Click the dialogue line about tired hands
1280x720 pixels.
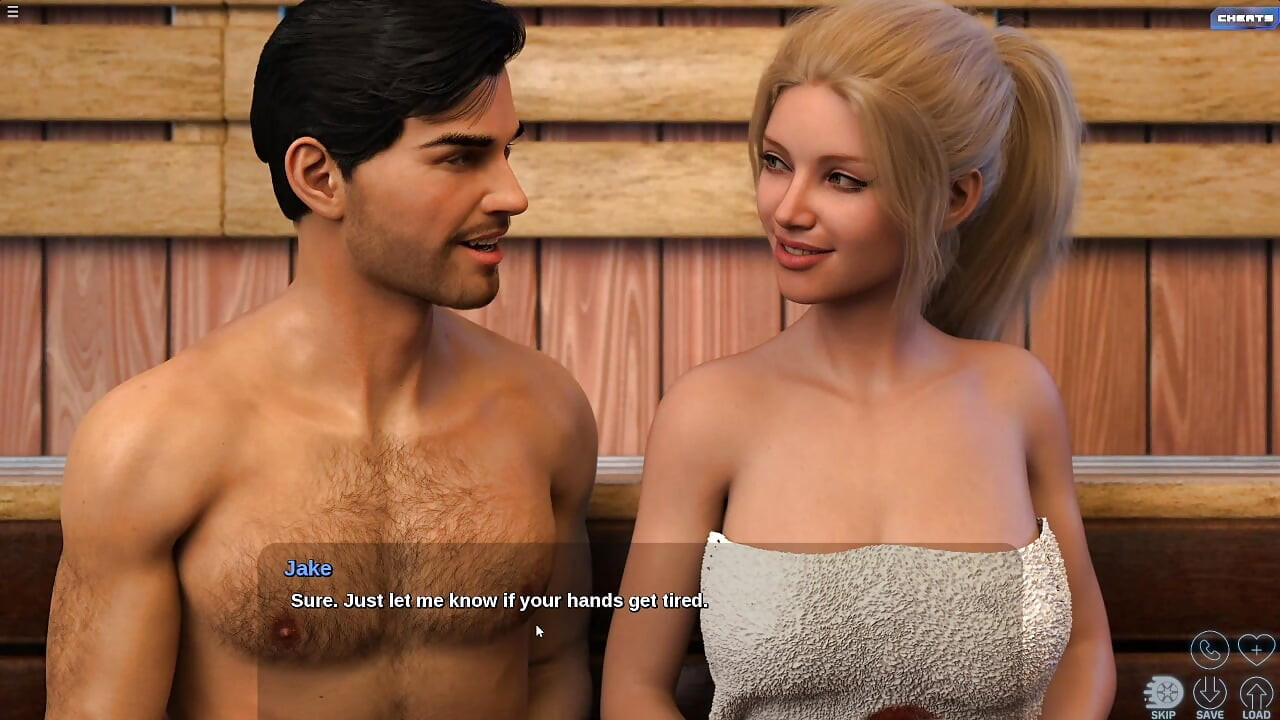[x=498, y=601]
